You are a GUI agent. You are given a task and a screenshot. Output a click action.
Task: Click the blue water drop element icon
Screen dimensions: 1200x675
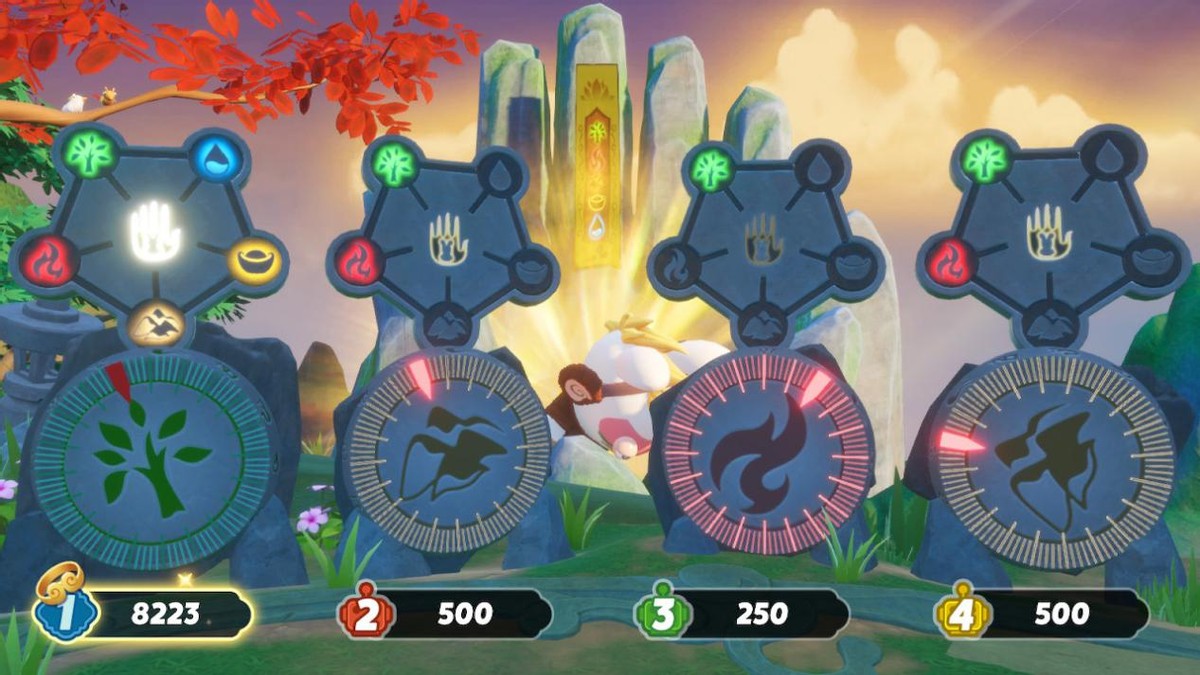[x=216, y=160]
